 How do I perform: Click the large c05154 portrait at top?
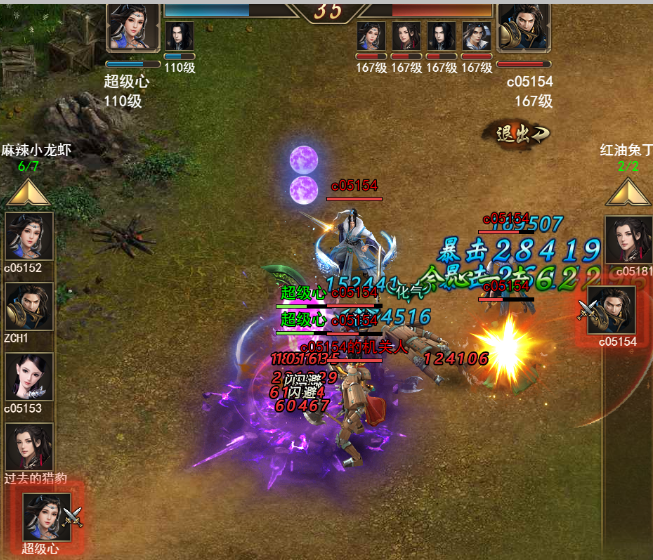click(x=524, y=27)
